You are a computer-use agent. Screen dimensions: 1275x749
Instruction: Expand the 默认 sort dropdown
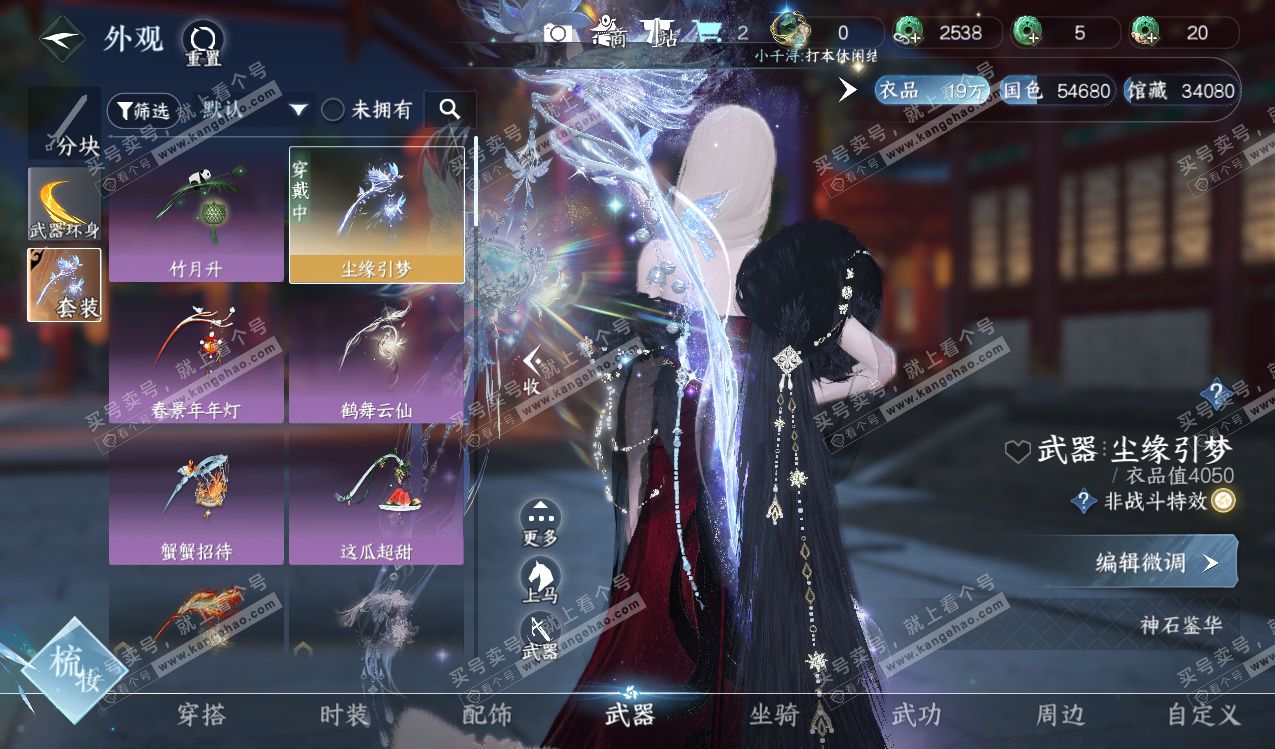point(255,110)
